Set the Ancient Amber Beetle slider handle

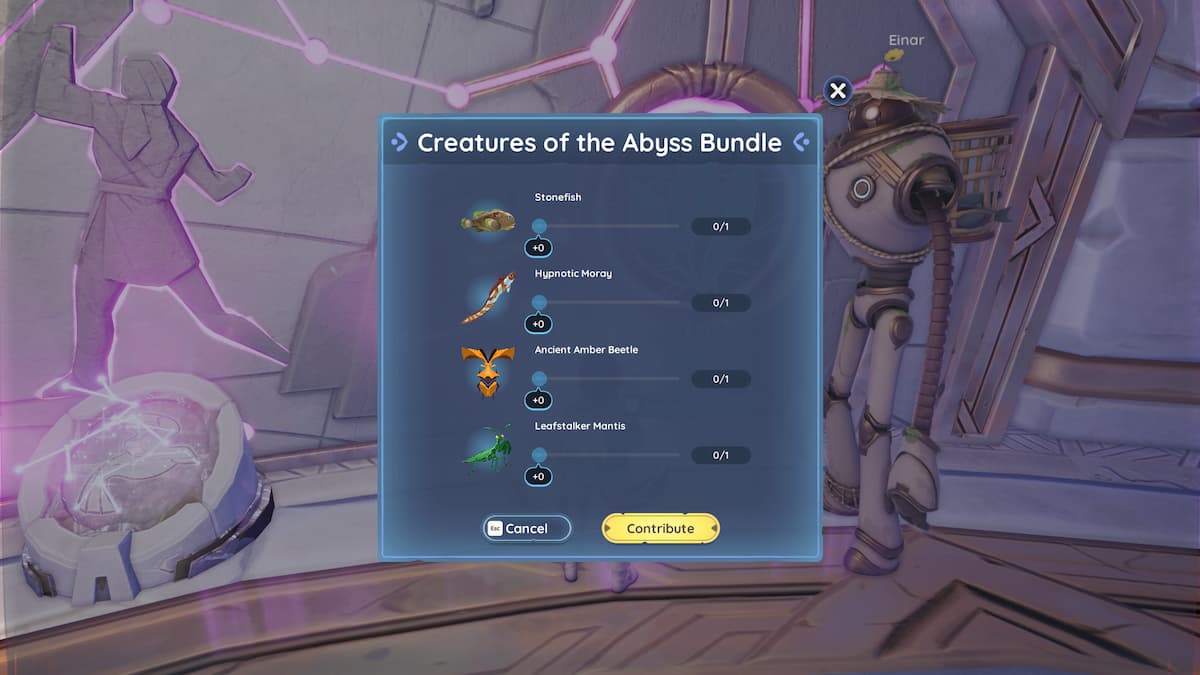539,379
